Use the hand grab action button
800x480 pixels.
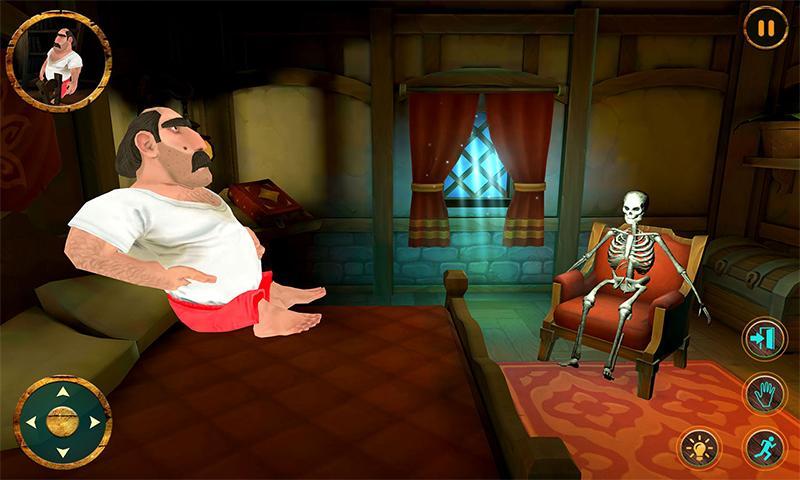tap(764, 393)
